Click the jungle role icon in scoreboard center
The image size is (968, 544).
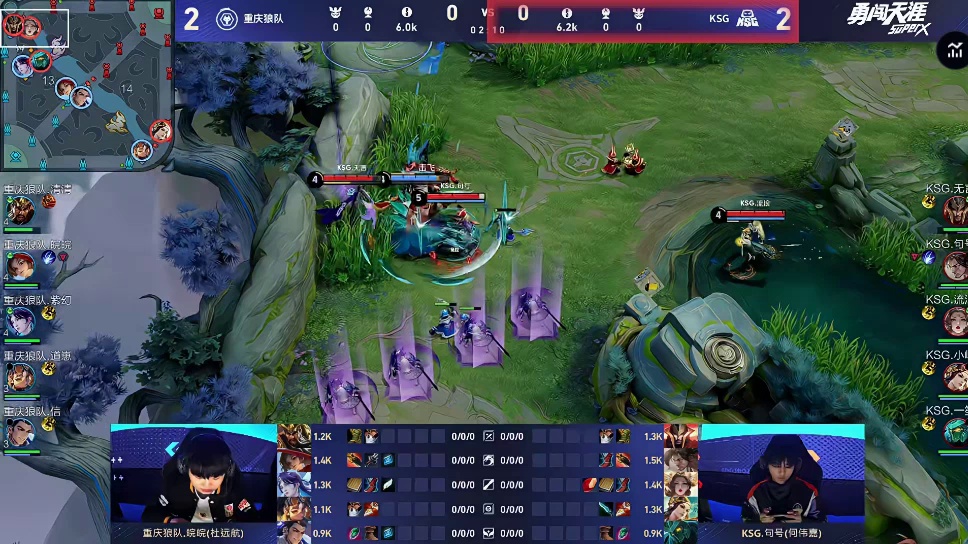(x=489, y=460)
